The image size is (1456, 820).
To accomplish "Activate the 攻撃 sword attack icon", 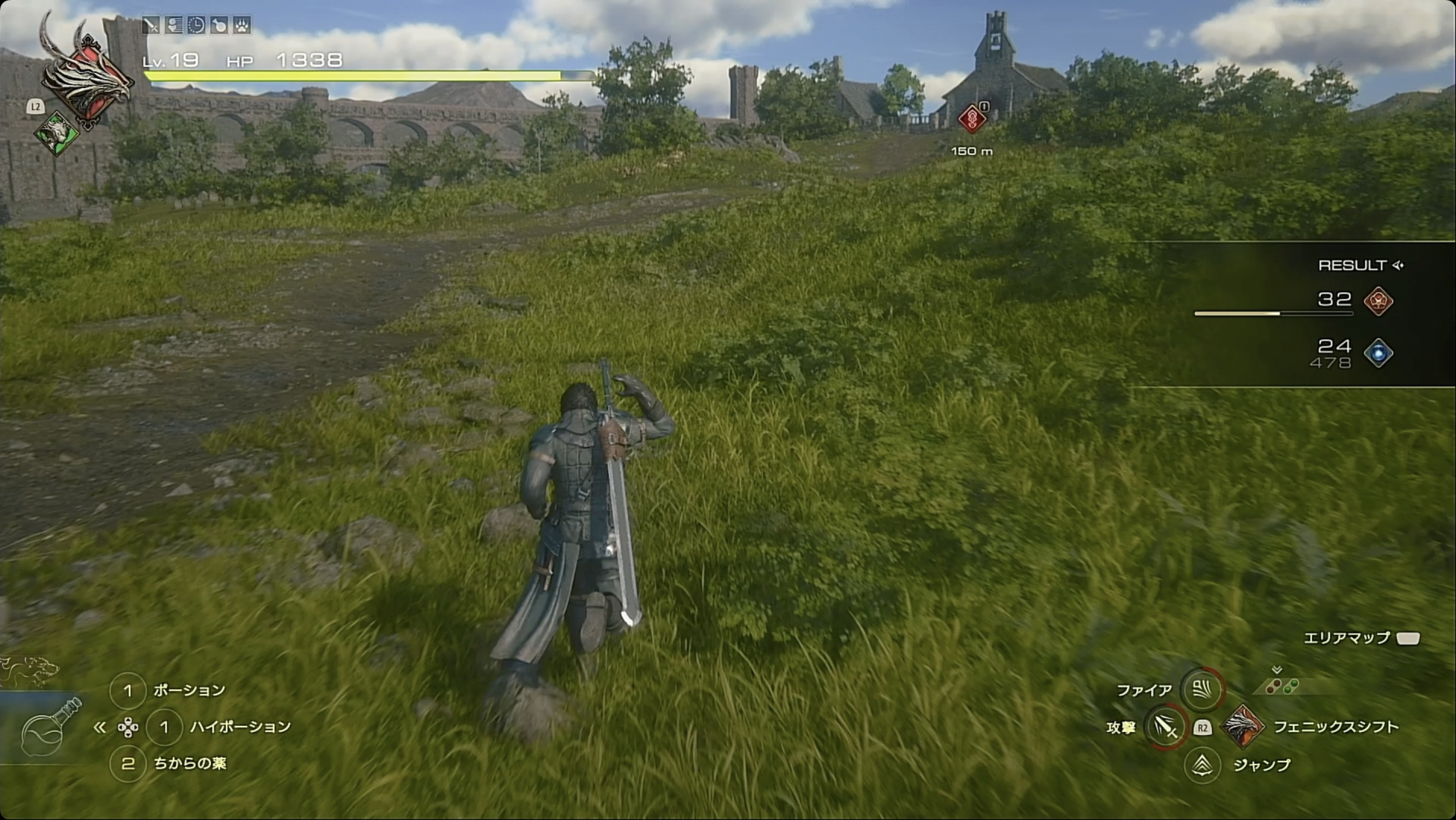I will coord(1166,727).
